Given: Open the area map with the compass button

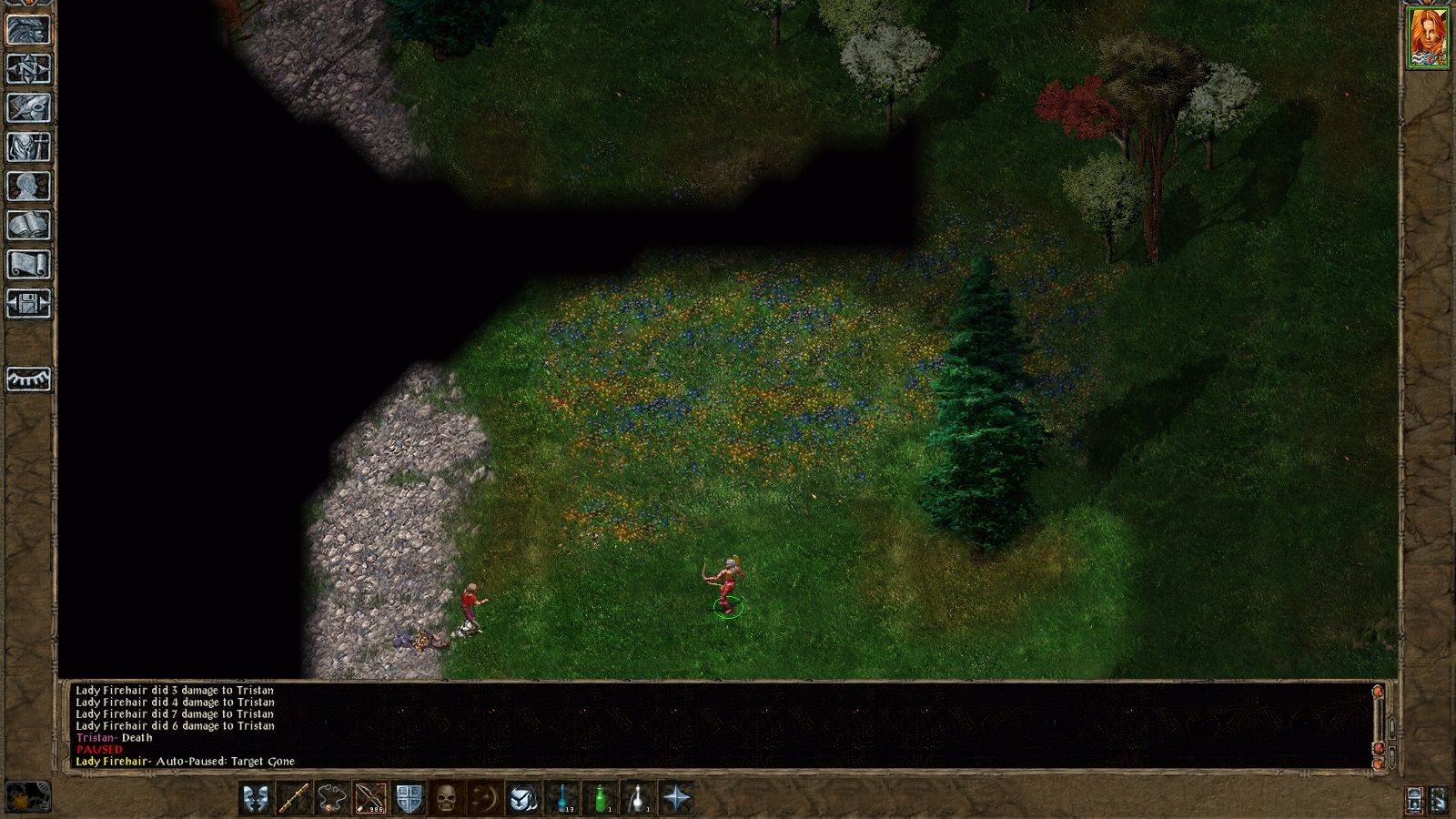Looking at the screenshot, I should [x=29, y=68].
